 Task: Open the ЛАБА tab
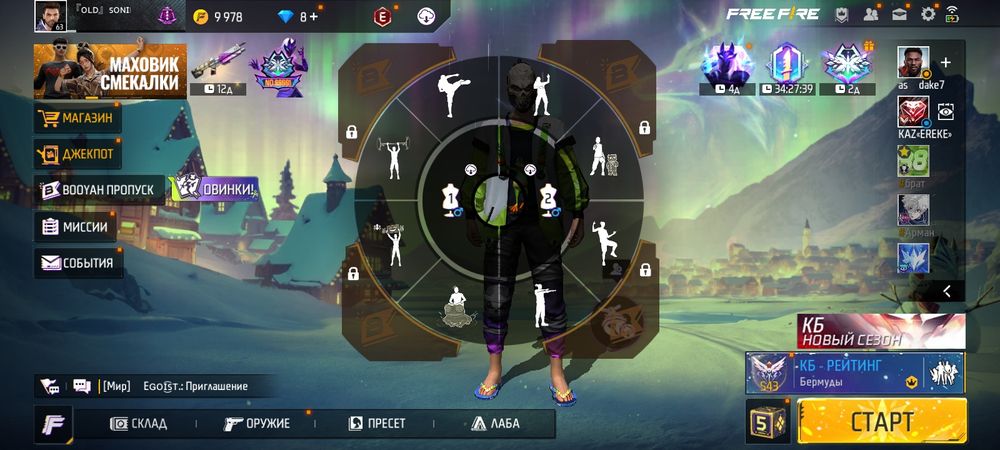495,423
